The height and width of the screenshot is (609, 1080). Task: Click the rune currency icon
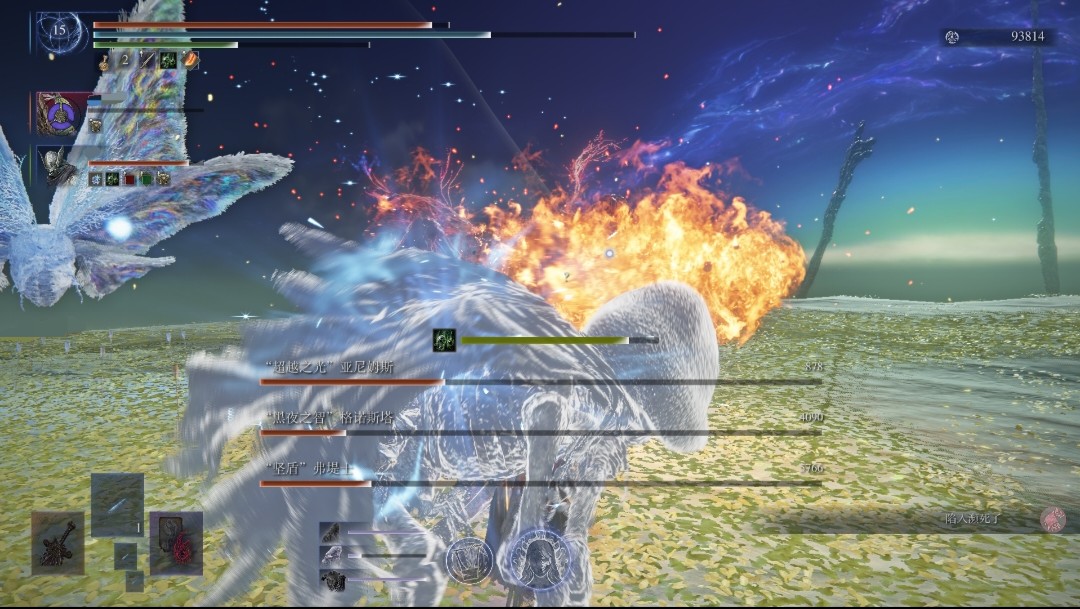[952, 37]
